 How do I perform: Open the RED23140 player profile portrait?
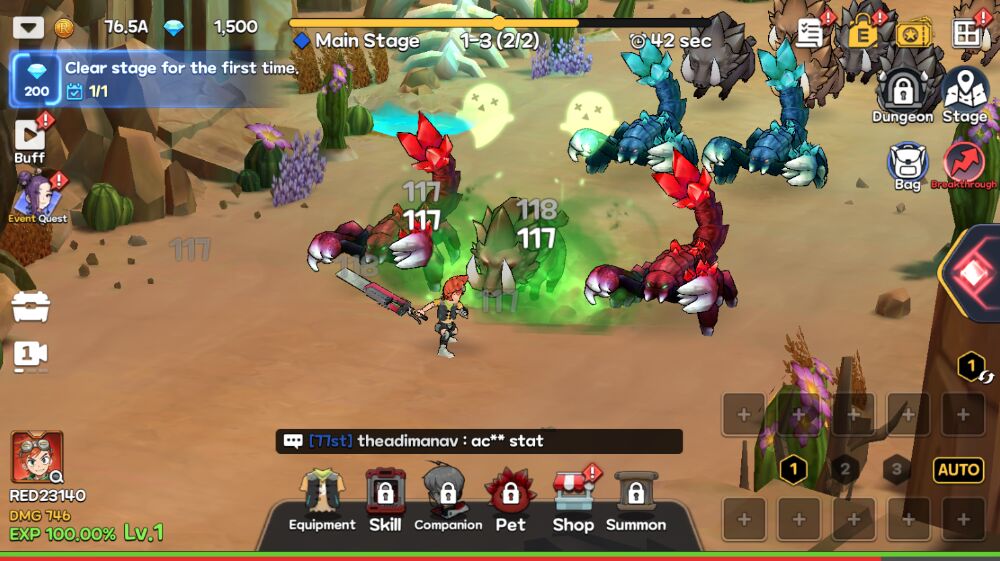(x=37, y=458)
